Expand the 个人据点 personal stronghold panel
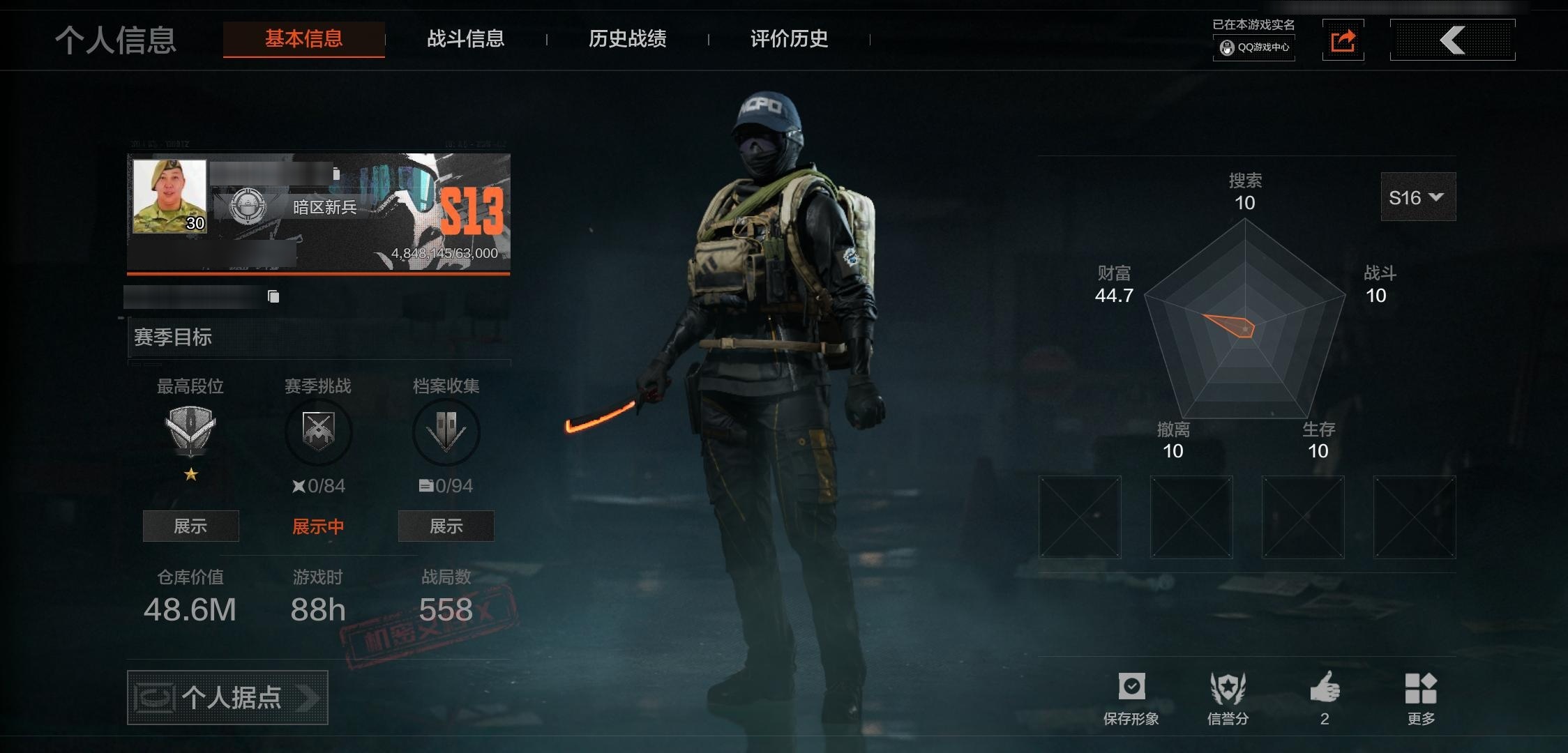1568x753 pixels. click(227, 697)
